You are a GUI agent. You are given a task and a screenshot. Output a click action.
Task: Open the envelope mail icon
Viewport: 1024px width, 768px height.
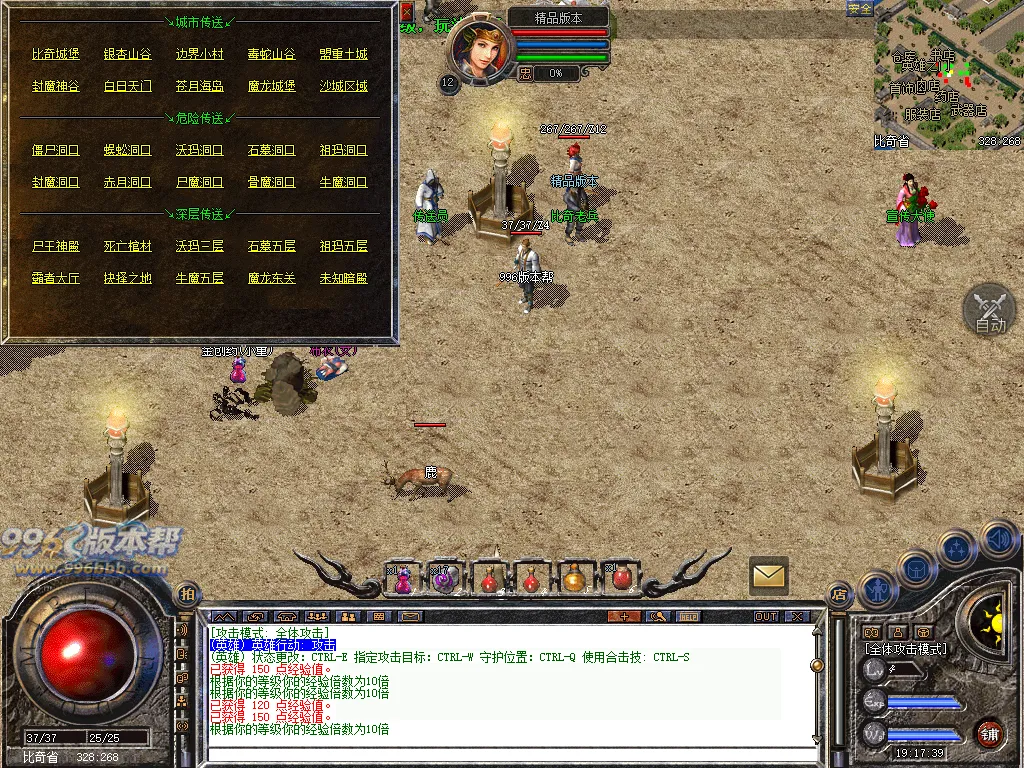[x=768, y=575]
